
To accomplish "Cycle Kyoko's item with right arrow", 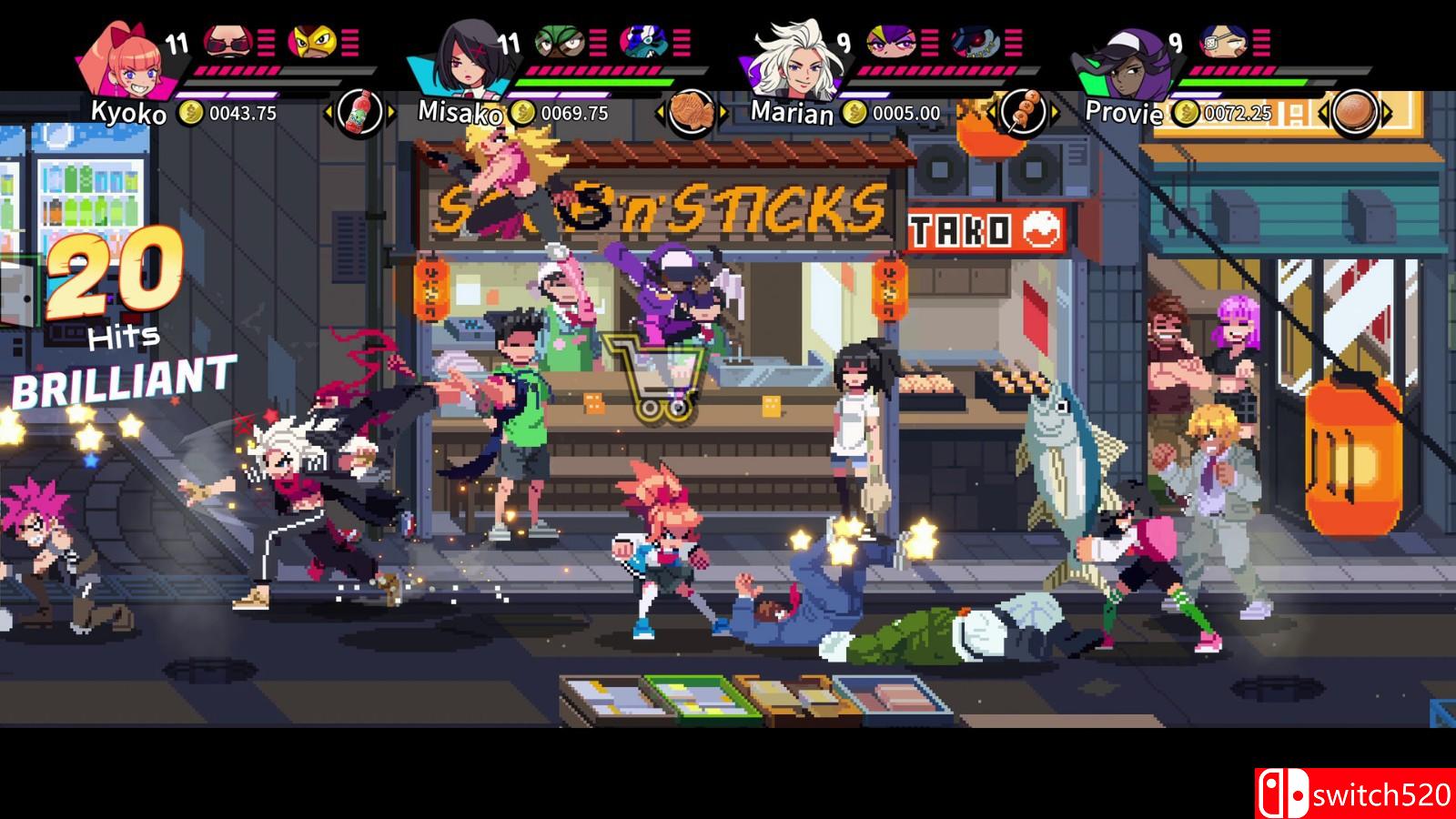I will [x=392, y=113].
